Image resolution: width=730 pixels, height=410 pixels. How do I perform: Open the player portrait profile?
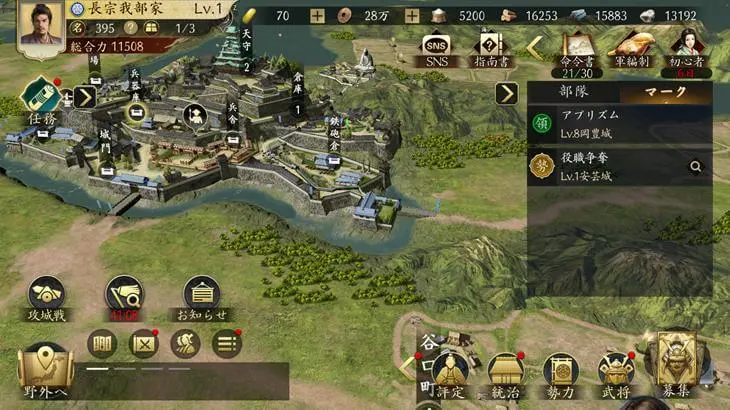click(x=39, y=24)
